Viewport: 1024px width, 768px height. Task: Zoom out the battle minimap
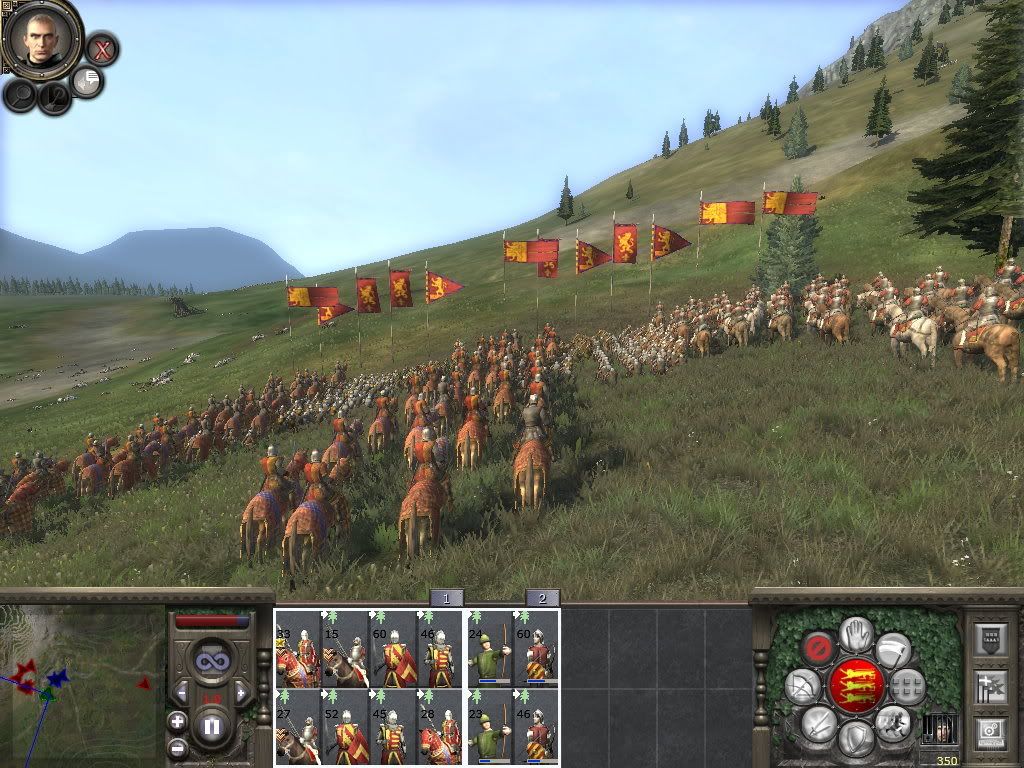(x=177, y=747)
